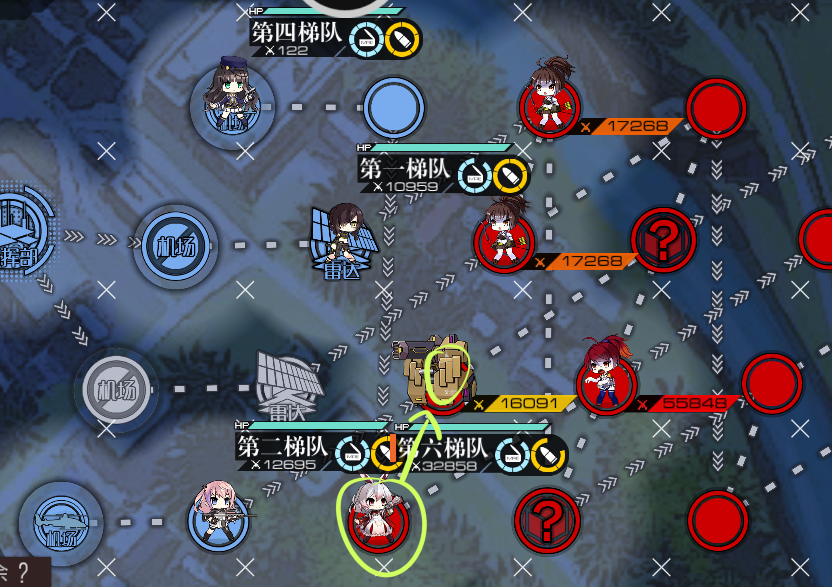Image resolution: width=832 pixels, height=587 pixels.
Task: Select the 第四梯队 echelon unit
Action: coord(231,101)
